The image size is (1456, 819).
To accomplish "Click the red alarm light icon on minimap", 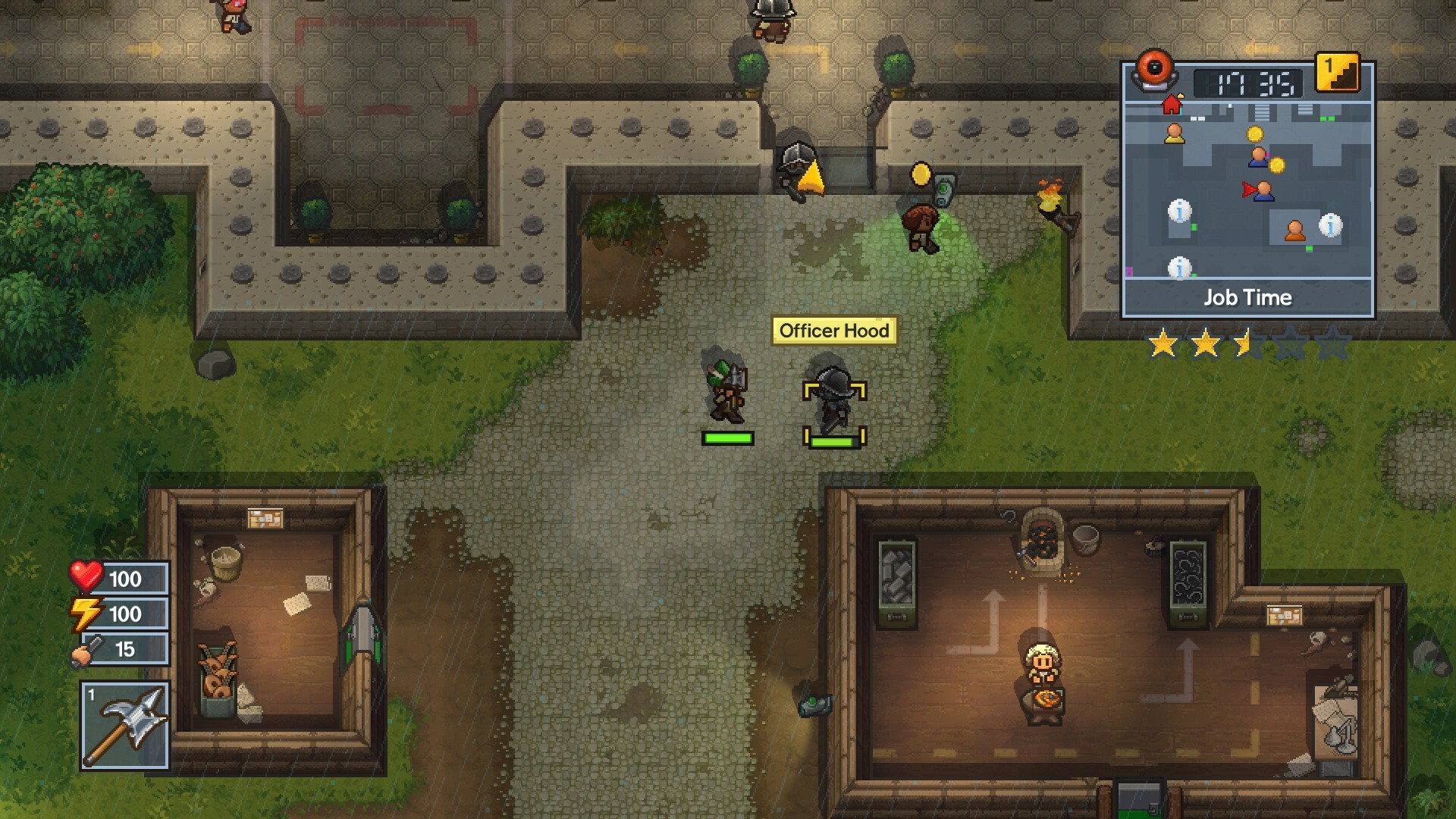I will tap(1153, 71).
